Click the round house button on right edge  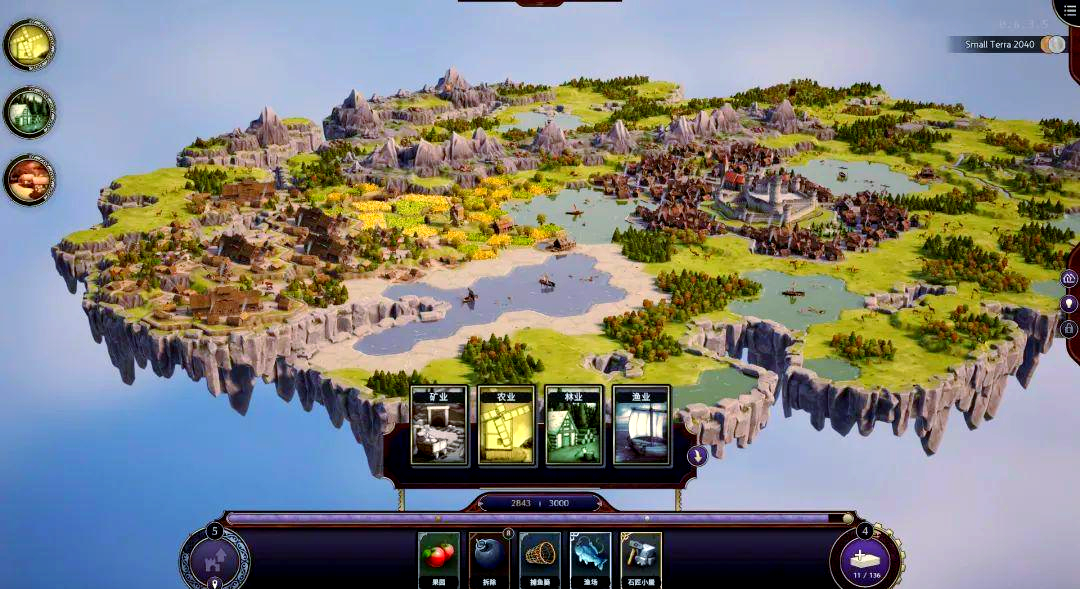click(x=1069, y=278)
